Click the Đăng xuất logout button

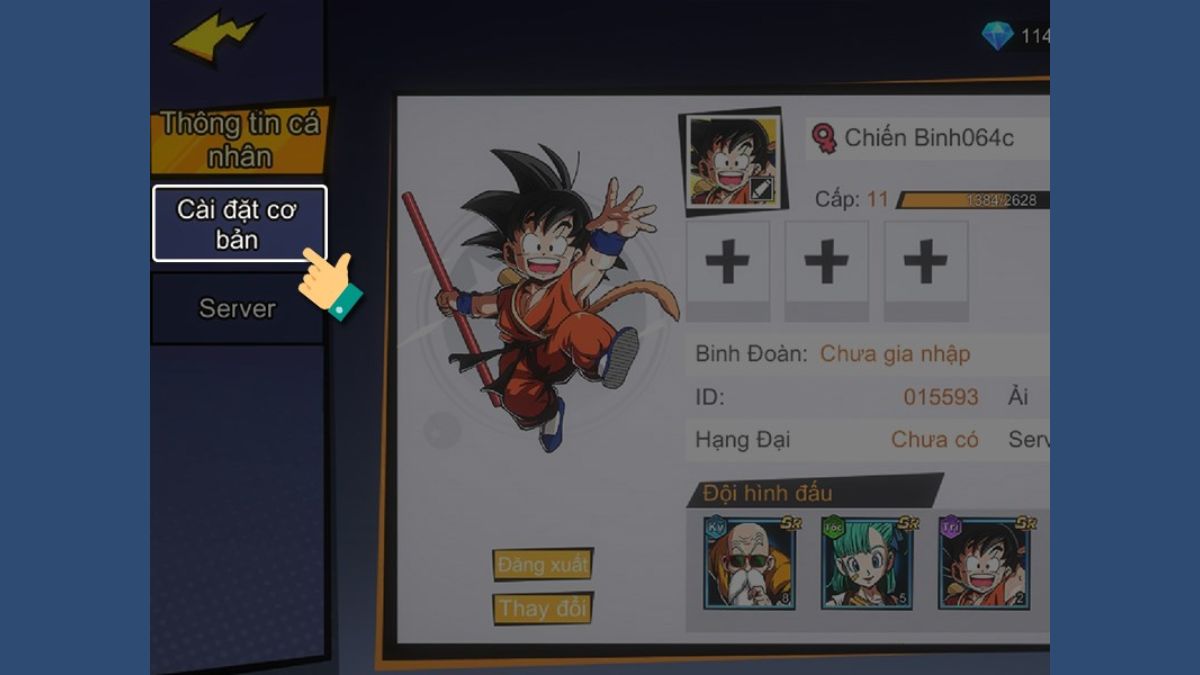pyautogui.click(x=543, y=565)
